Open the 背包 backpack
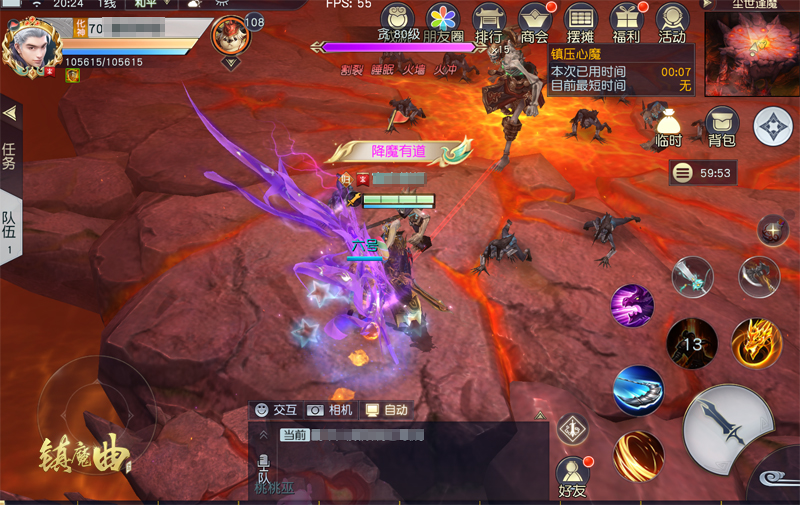800x505 pixels. click(722, 127)
